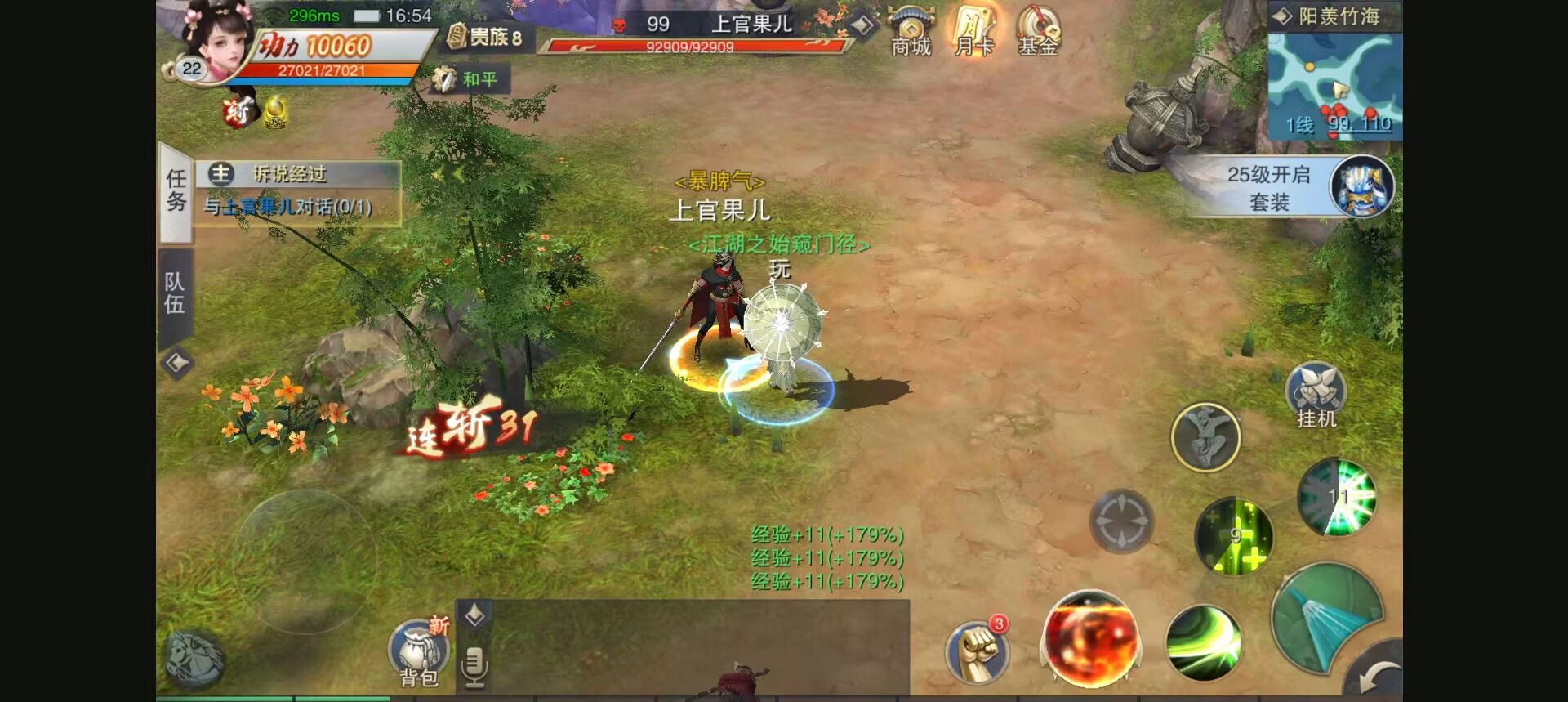Toggle 挂机 auto-battle

(1316, 396)
